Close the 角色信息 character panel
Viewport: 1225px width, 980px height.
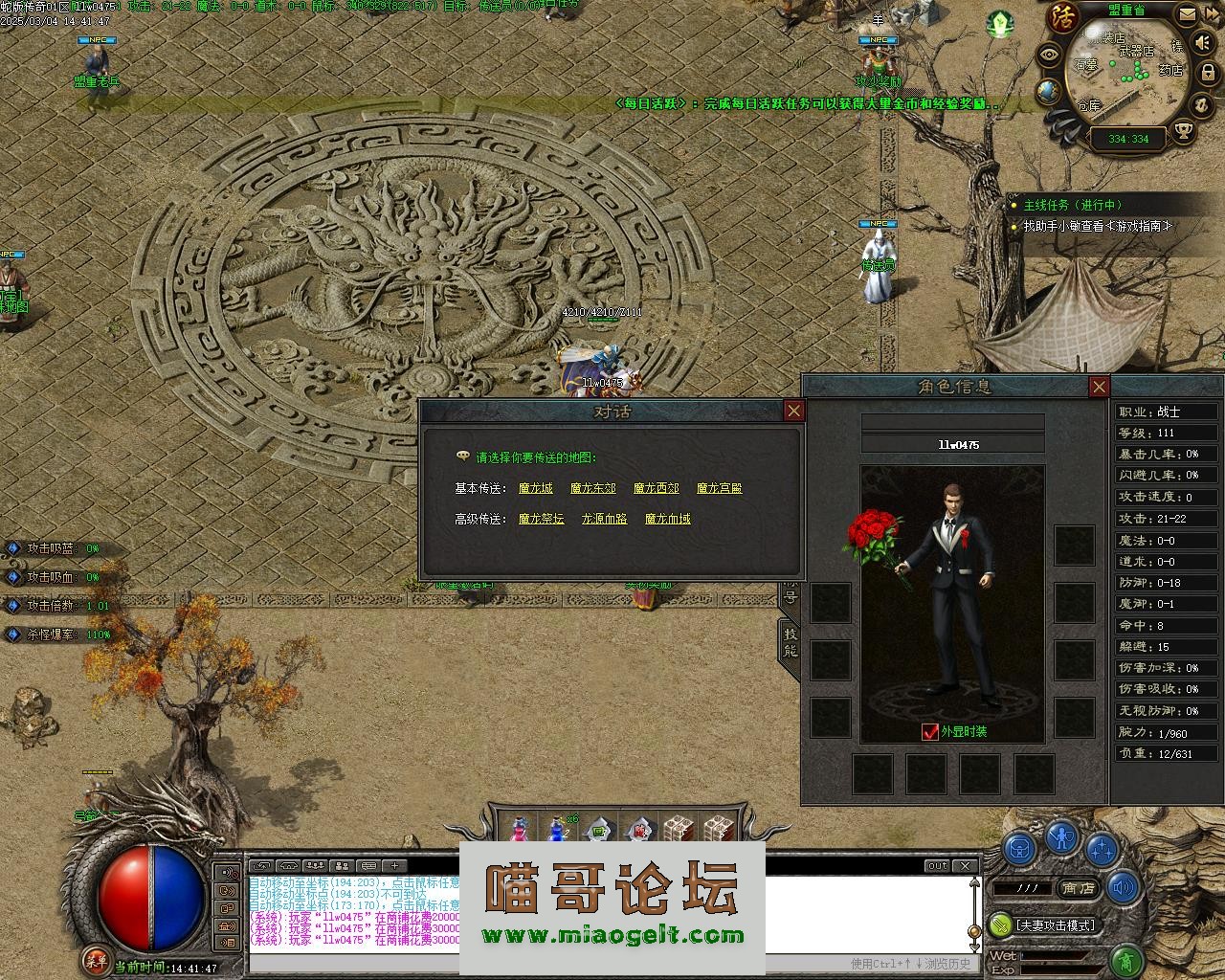[1099, 387]
